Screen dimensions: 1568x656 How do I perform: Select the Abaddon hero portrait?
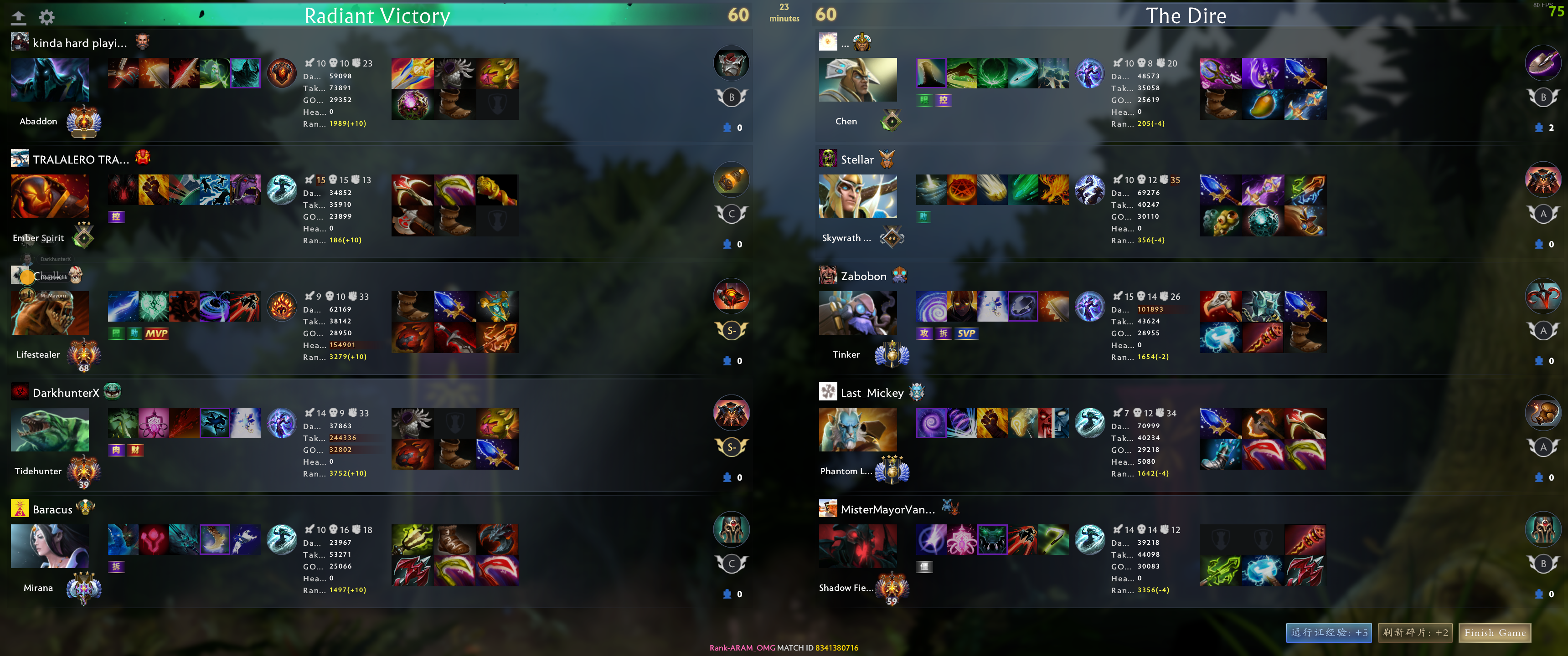50,80
